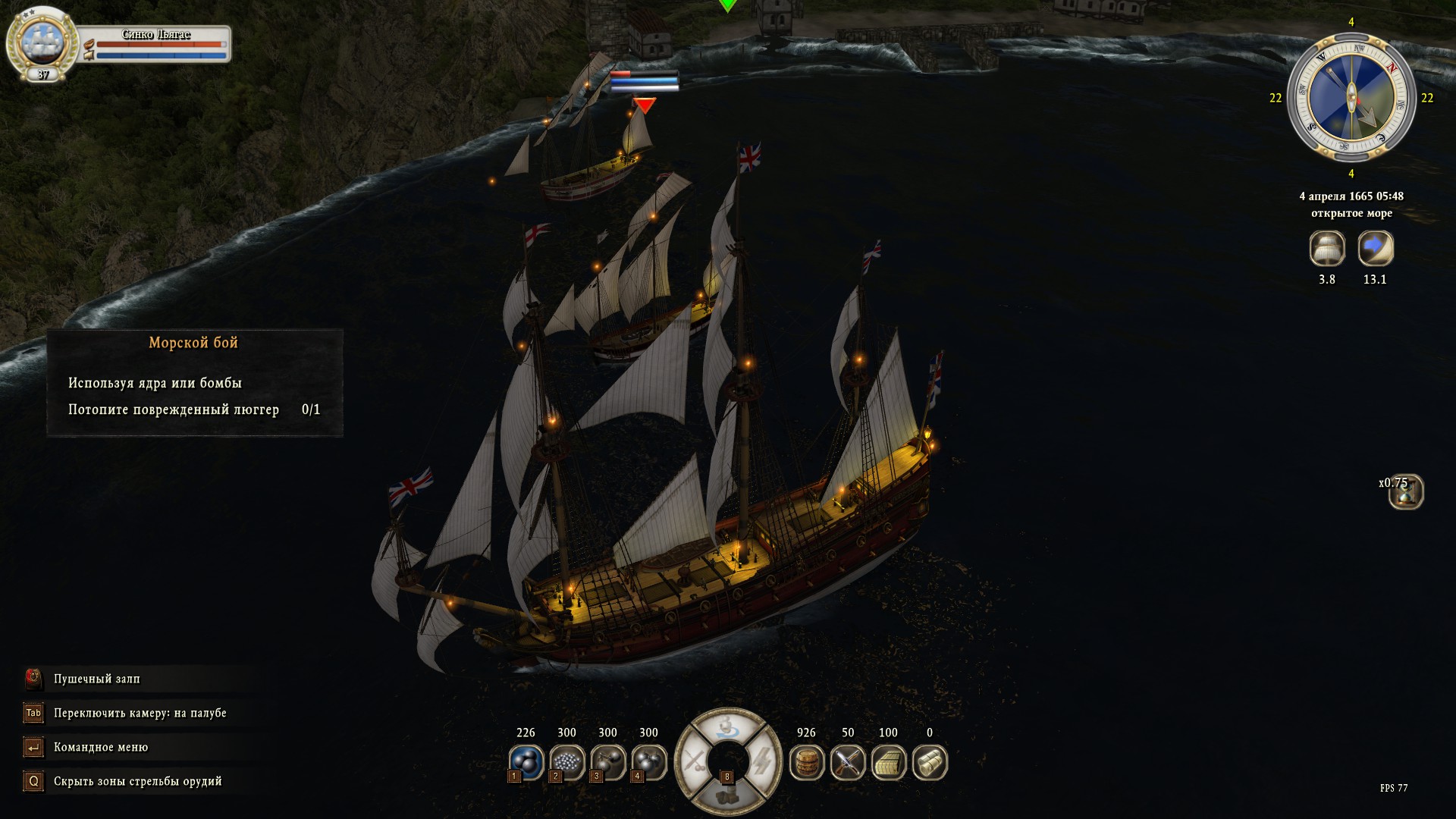Screen dimensions: 1456x819
Task: Click the wind speed arrow icon
Action: 1375,248
